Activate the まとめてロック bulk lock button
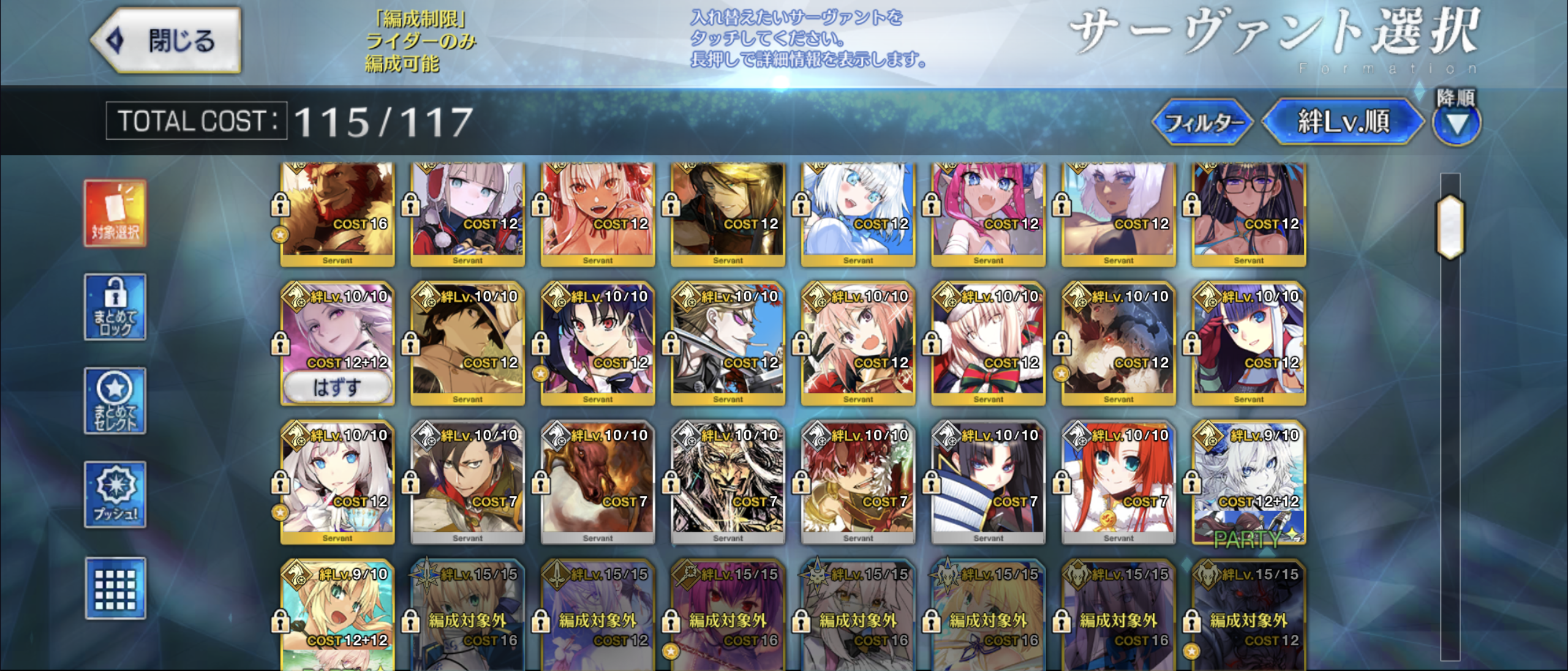This screenshot has height=671, width=1568. pos(115,307)
